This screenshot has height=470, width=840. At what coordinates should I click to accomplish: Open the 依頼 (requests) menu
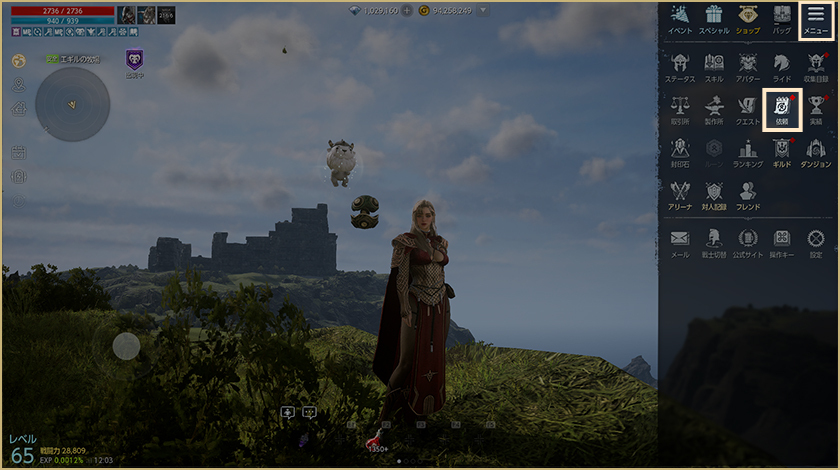click(782, 108)
